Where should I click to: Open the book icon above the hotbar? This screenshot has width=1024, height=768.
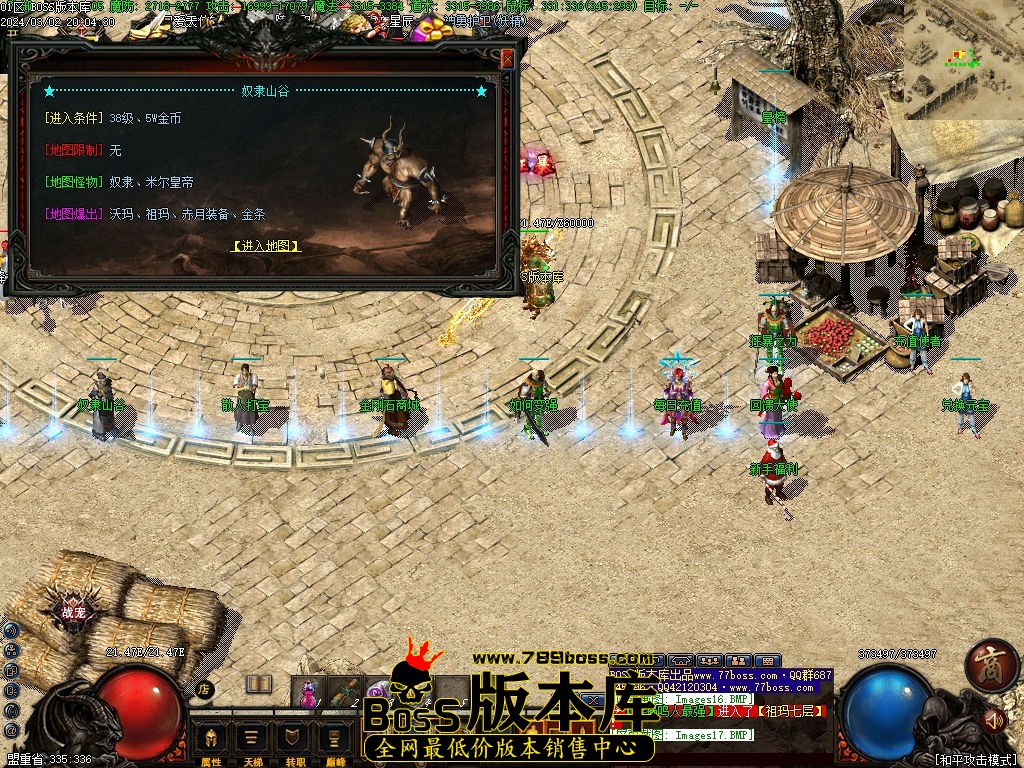coord(259,684)
